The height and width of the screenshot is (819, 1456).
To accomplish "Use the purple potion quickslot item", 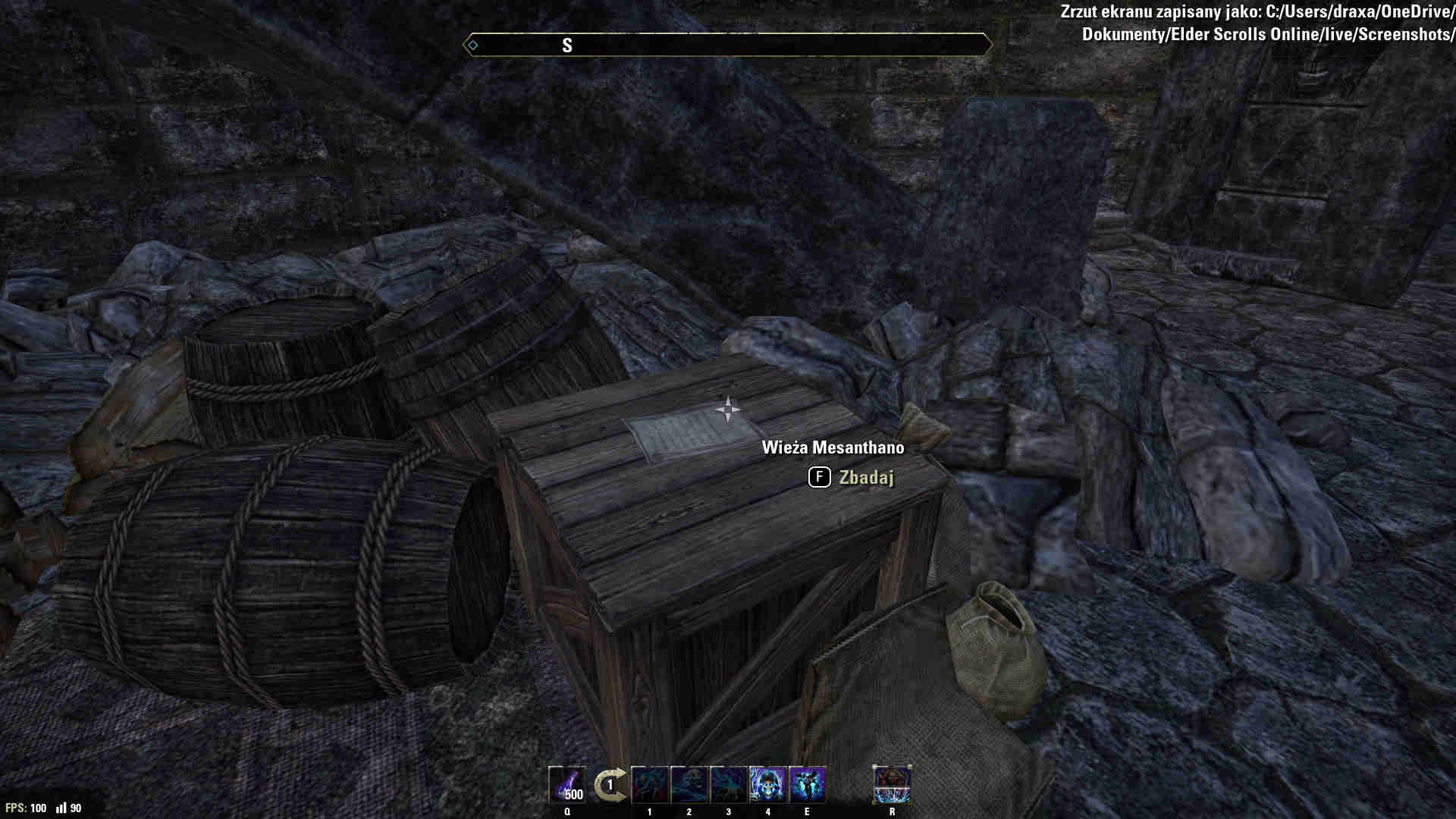I will tap(567, 785).
